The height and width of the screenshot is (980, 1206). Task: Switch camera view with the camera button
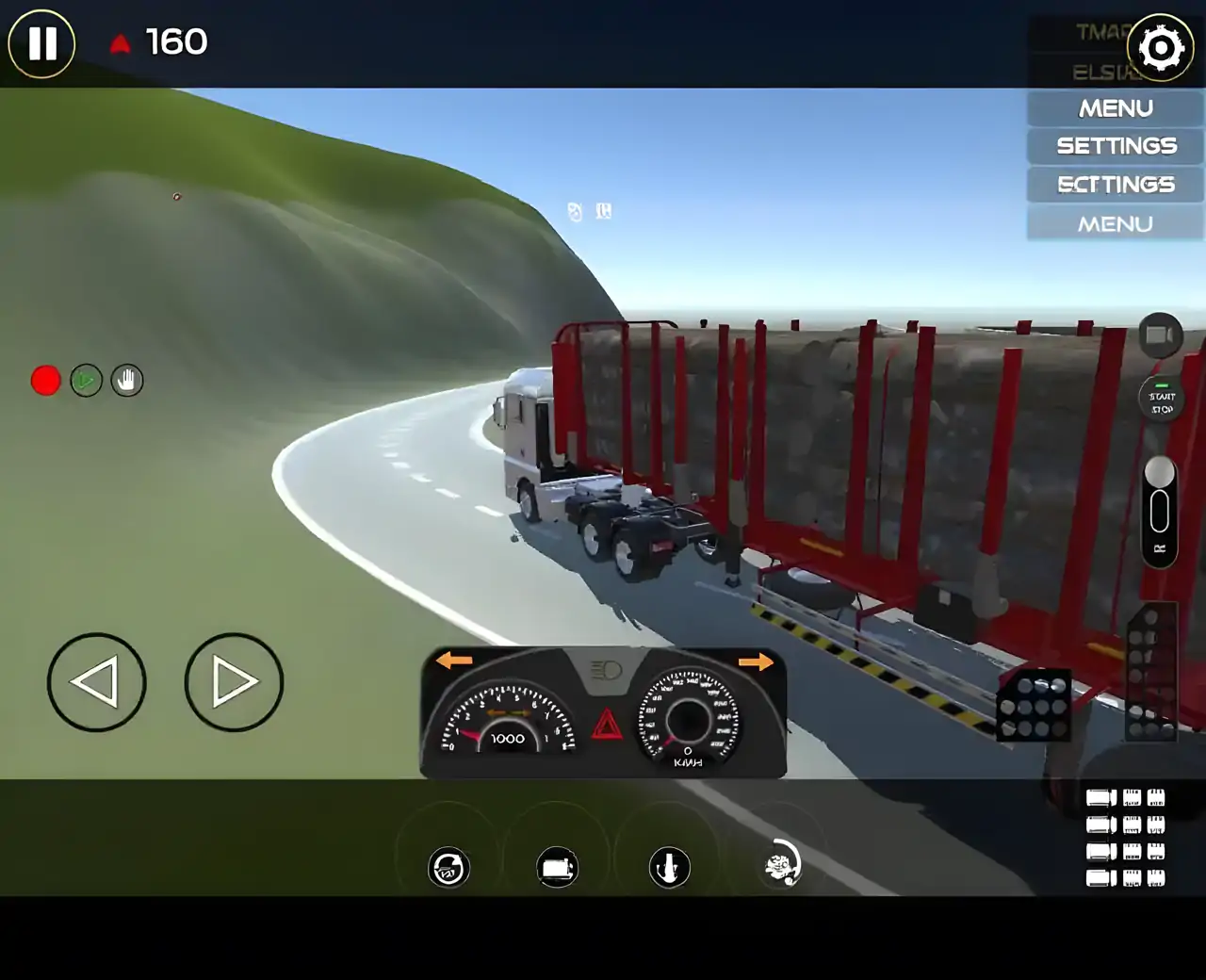pos(1160,335)
